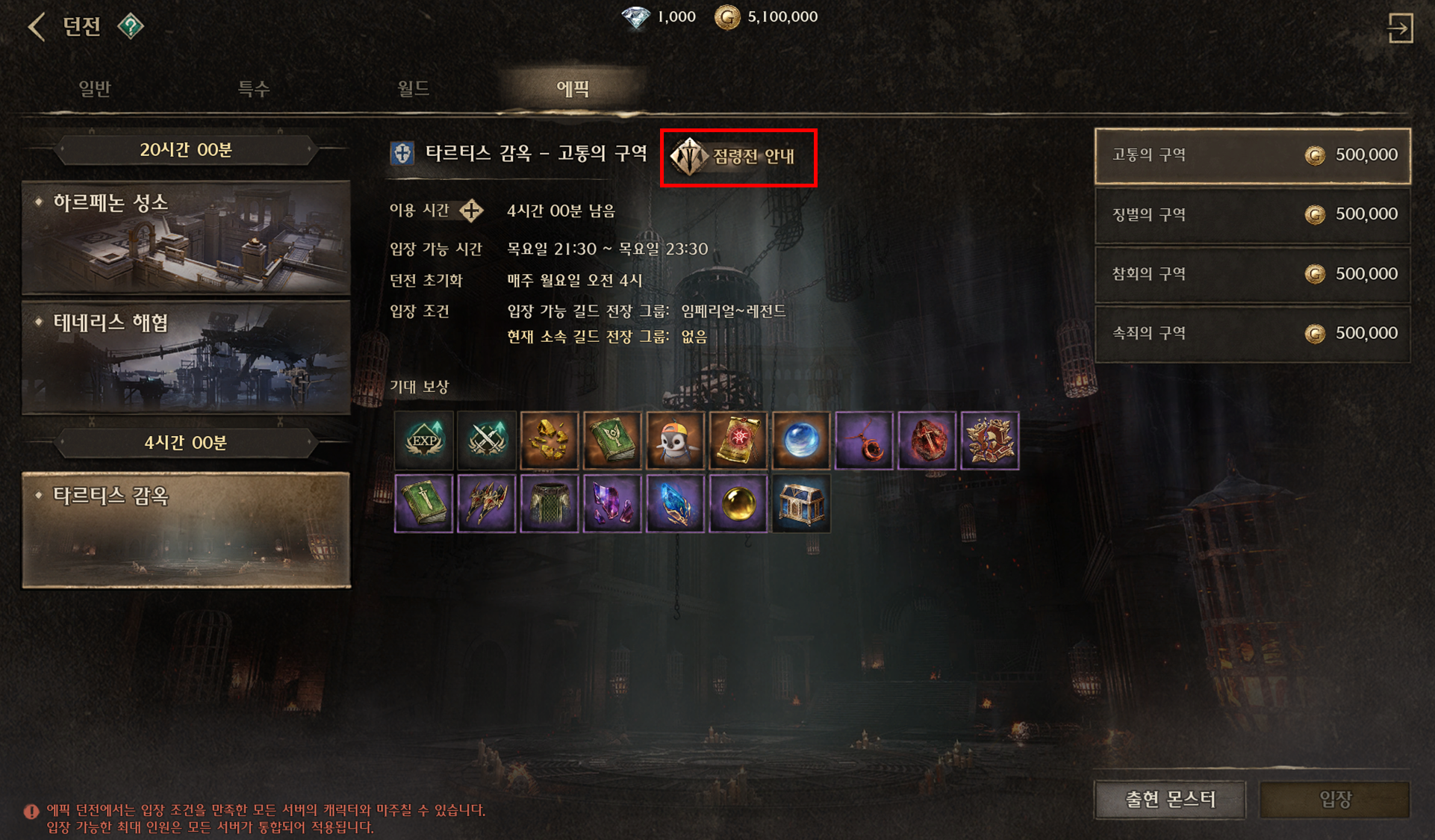Viewport: 1435px width, 840px height.
Task: Exit via the door icon at top right
Action: (1400, 28)
